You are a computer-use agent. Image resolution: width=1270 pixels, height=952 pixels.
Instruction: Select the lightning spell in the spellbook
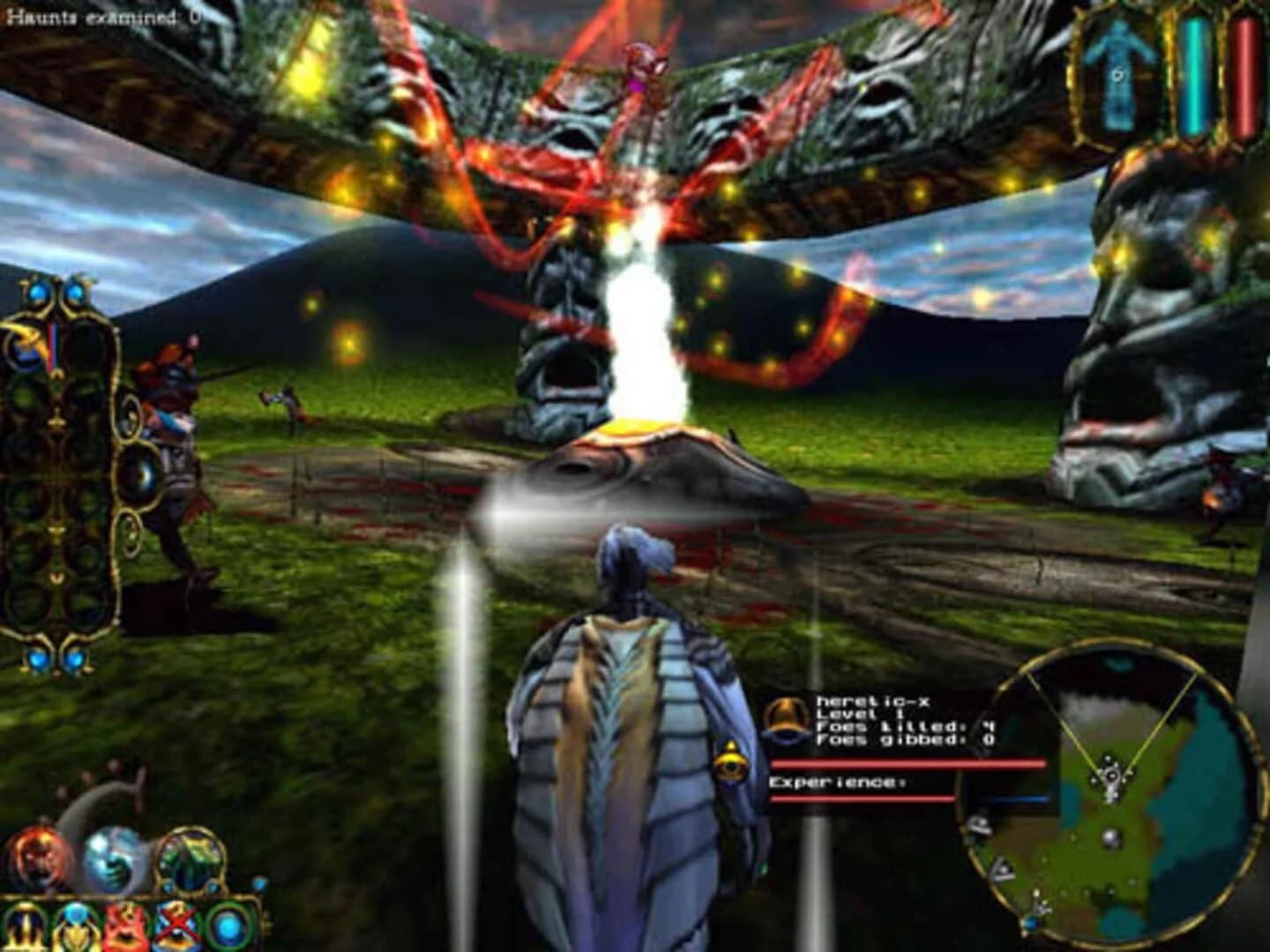coord(22,344)
